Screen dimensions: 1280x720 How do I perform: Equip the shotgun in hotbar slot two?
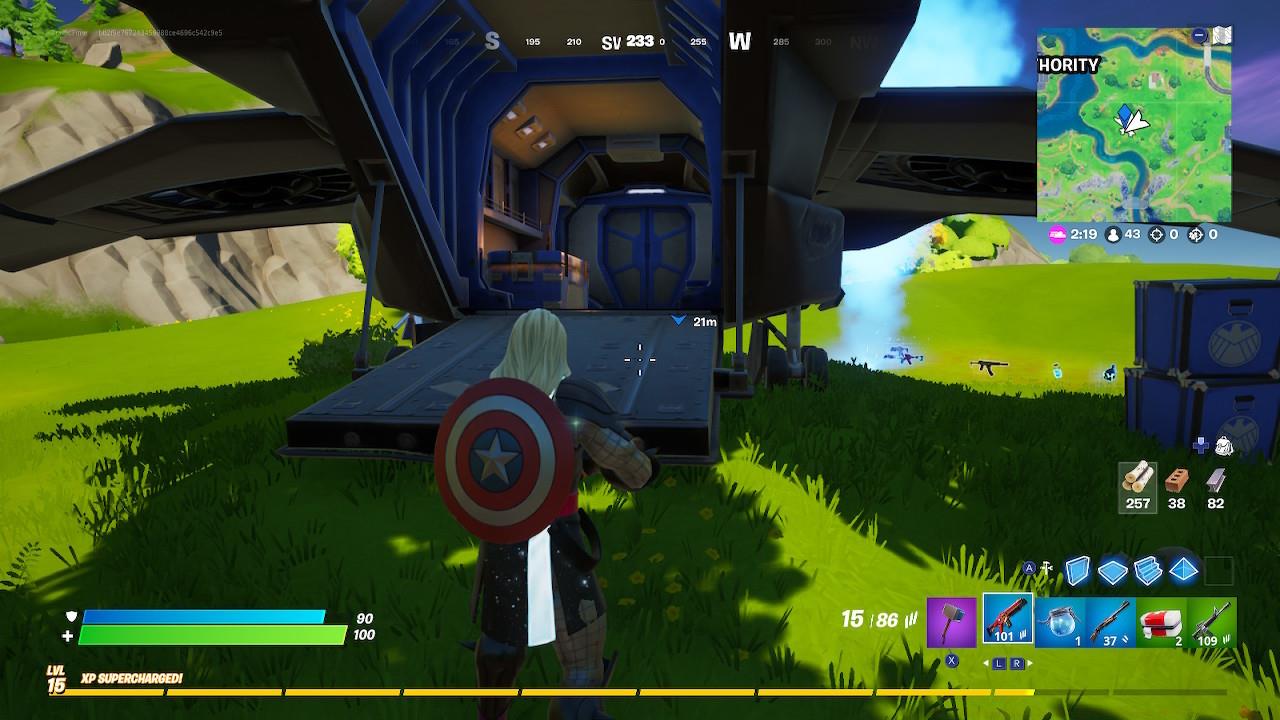(x=1009, y=618)
